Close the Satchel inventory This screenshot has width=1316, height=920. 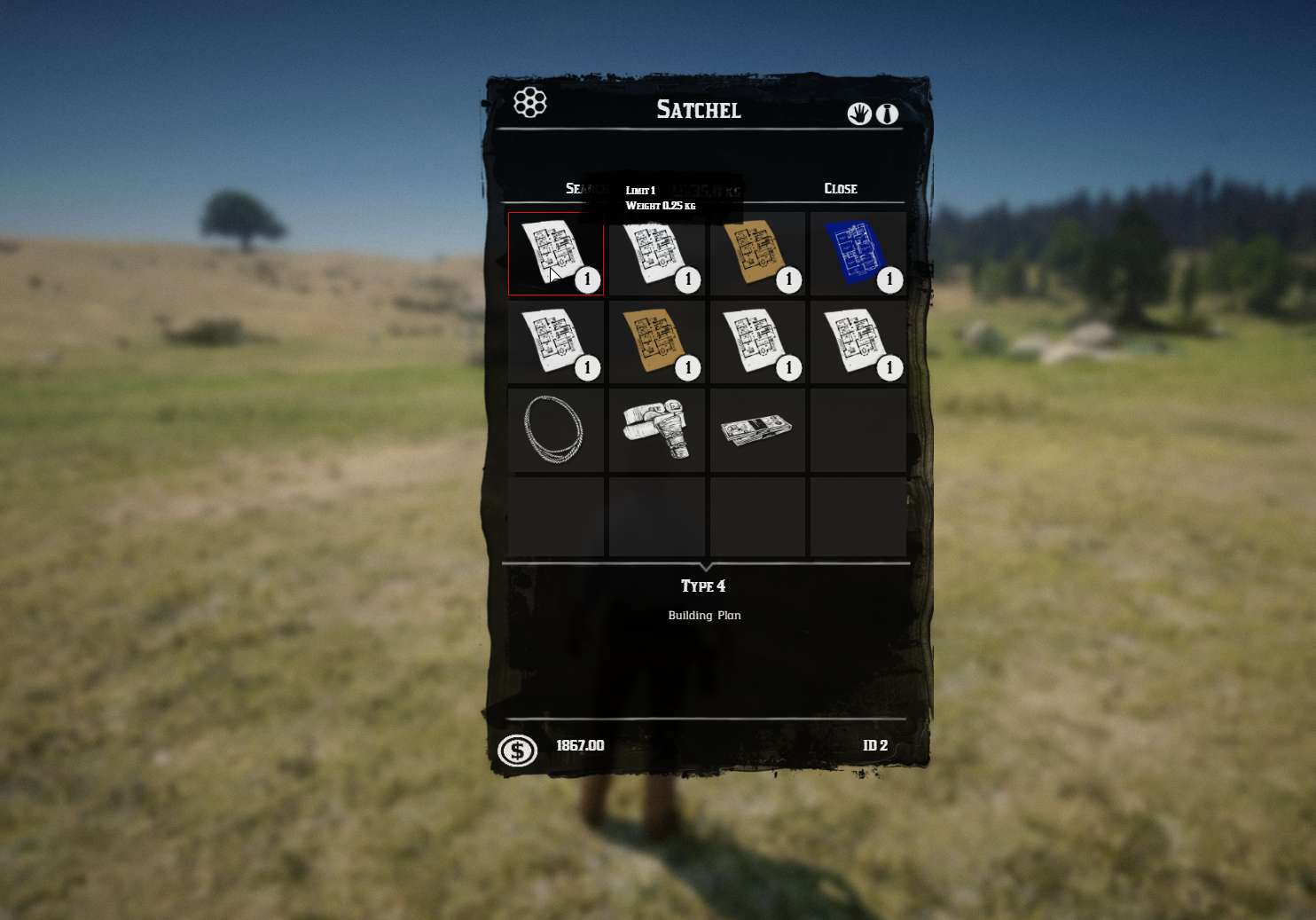click(x=840, y=188)
